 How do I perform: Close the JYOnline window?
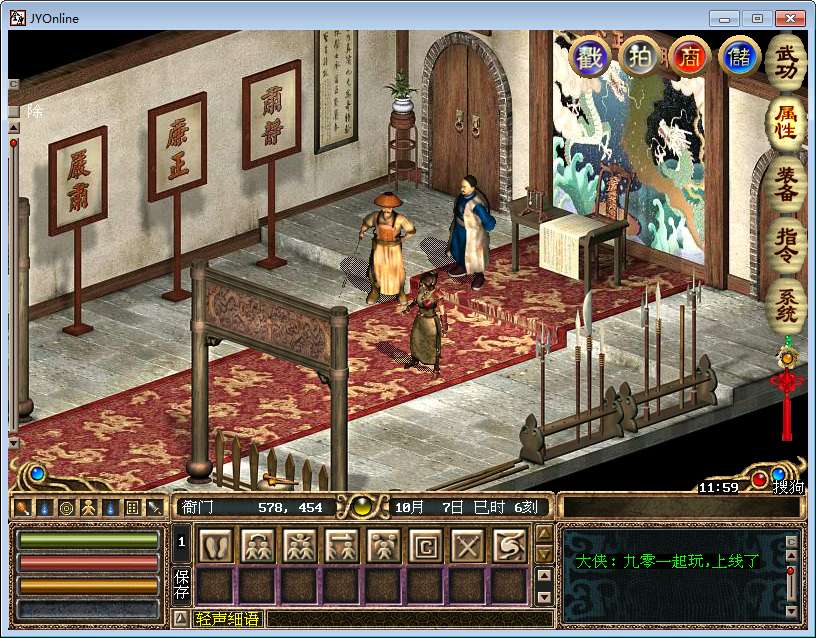[789, 18]
